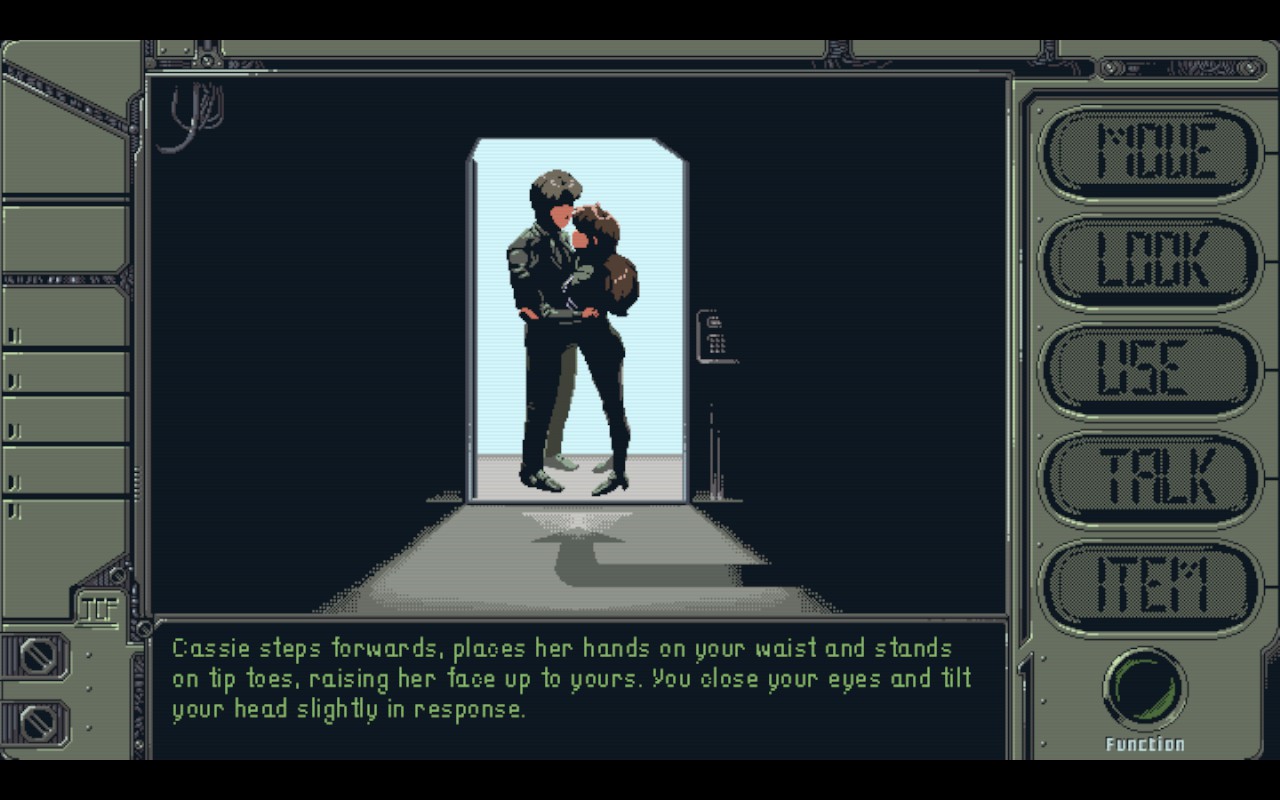Screen dimensions: 1280x800
Task: Click the round Function dial
Action: point(1145,690)
